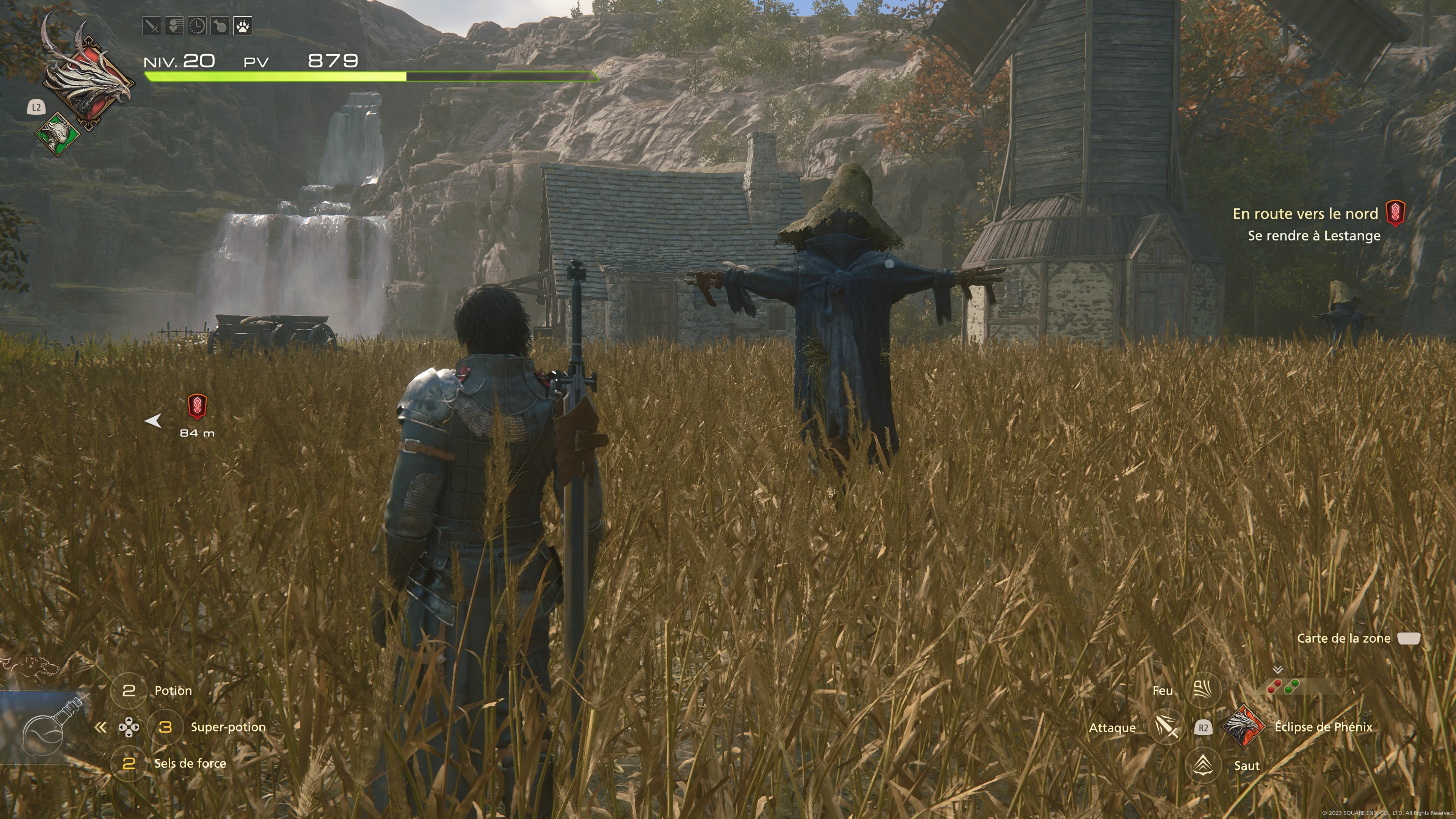The height and width of the screenshot is (819, 1456).
Task: Click the double left chevron beside the item shortcuts
Action: (x=100, y=727)
